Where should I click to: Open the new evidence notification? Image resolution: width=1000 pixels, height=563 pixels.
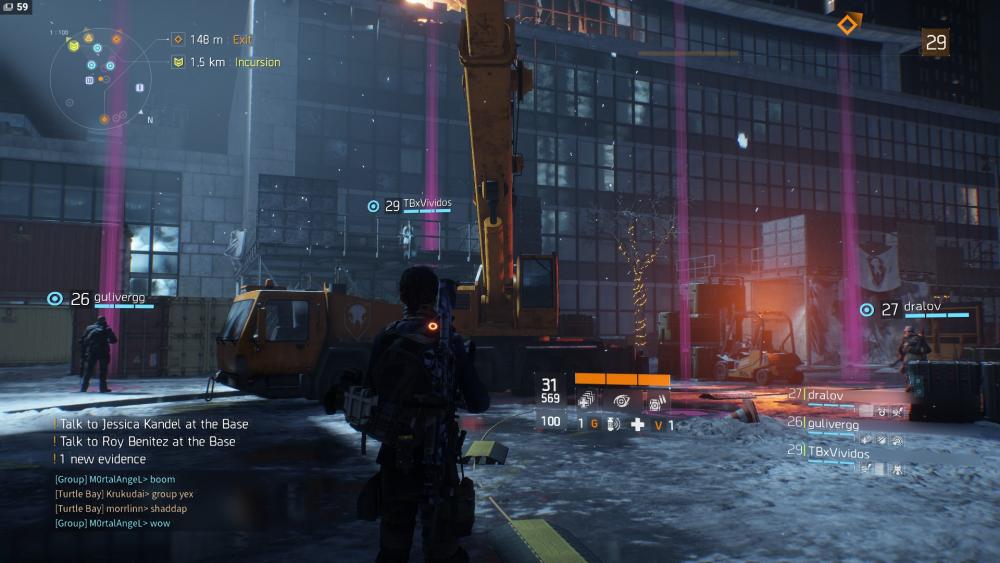point(103,459)
